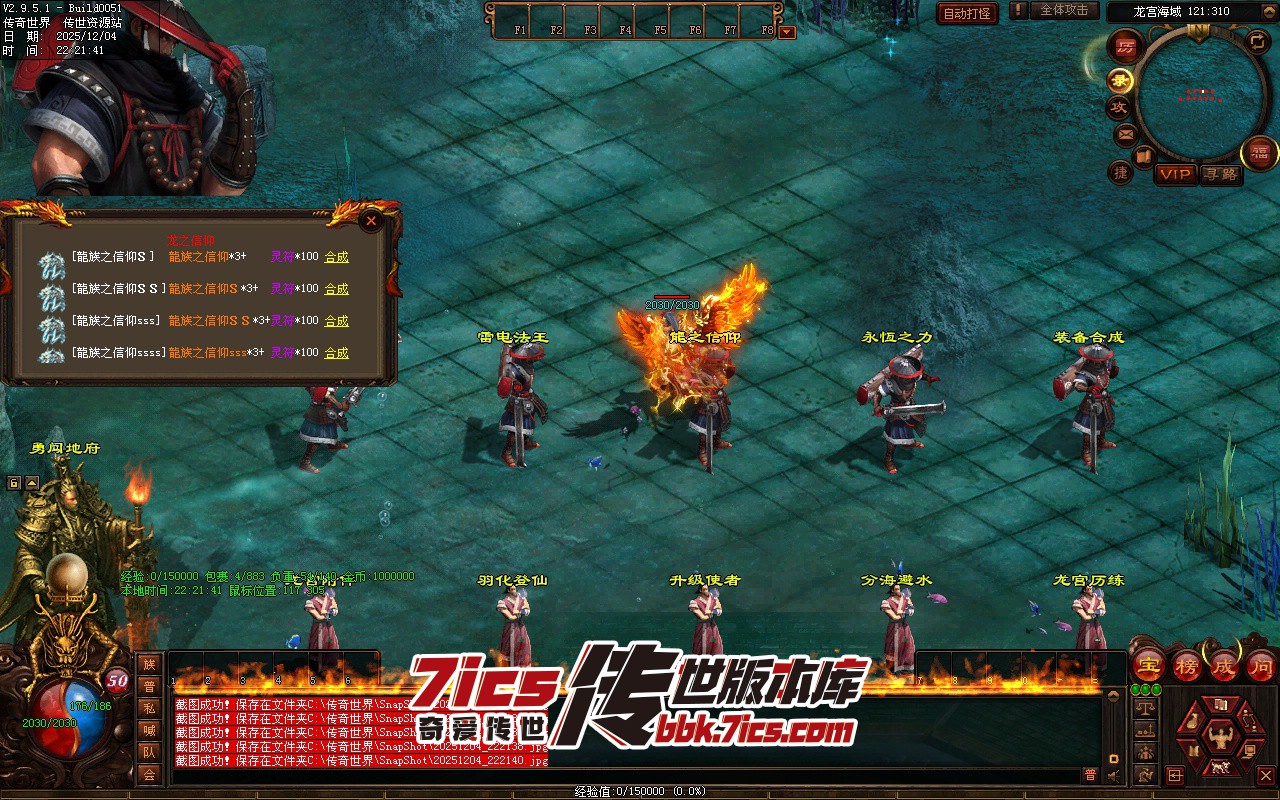Activate 寻路 pathfinding button

(1220, 174)
